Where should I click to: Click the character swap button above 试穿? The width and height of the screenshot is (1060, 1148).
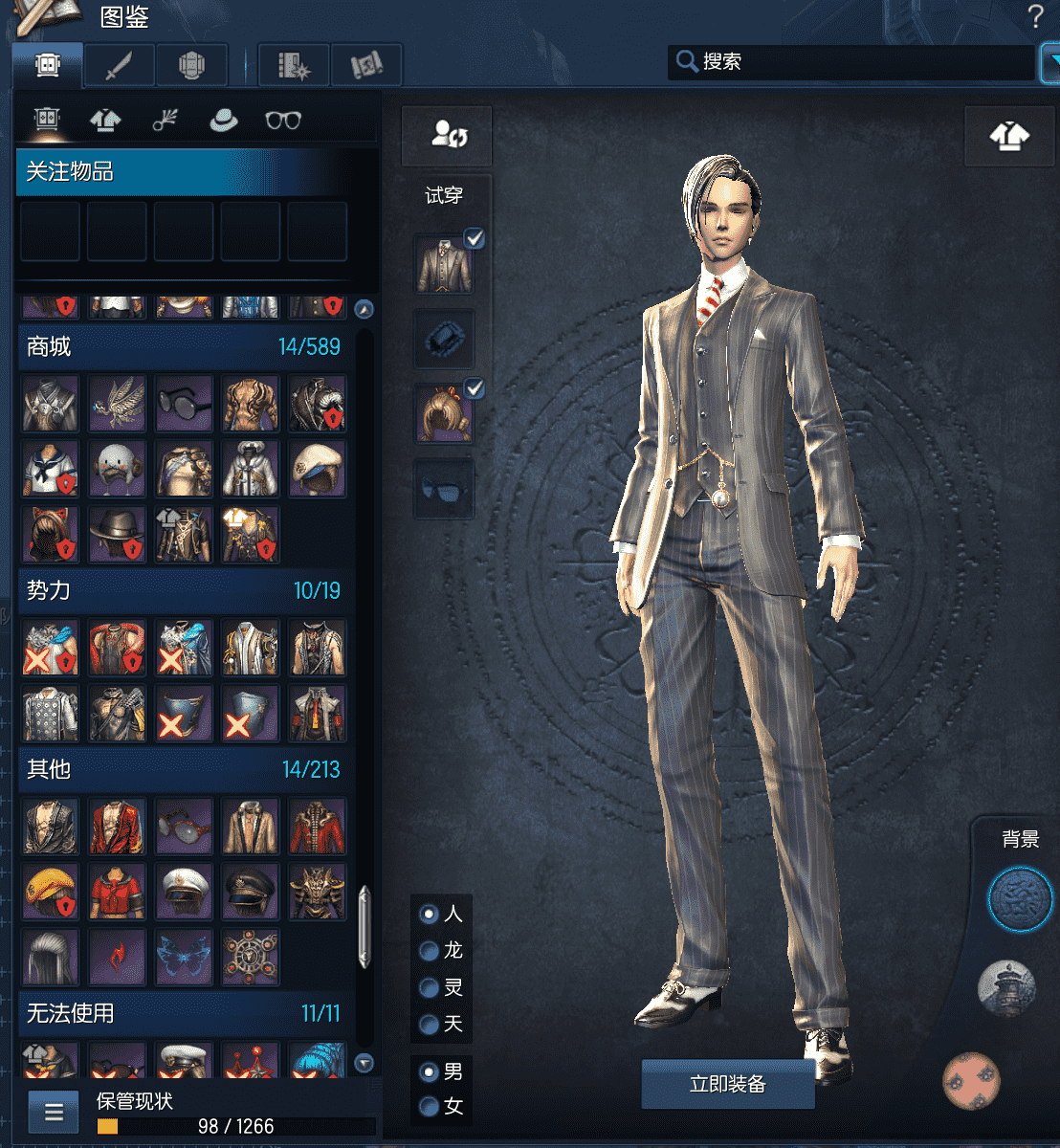448,135
